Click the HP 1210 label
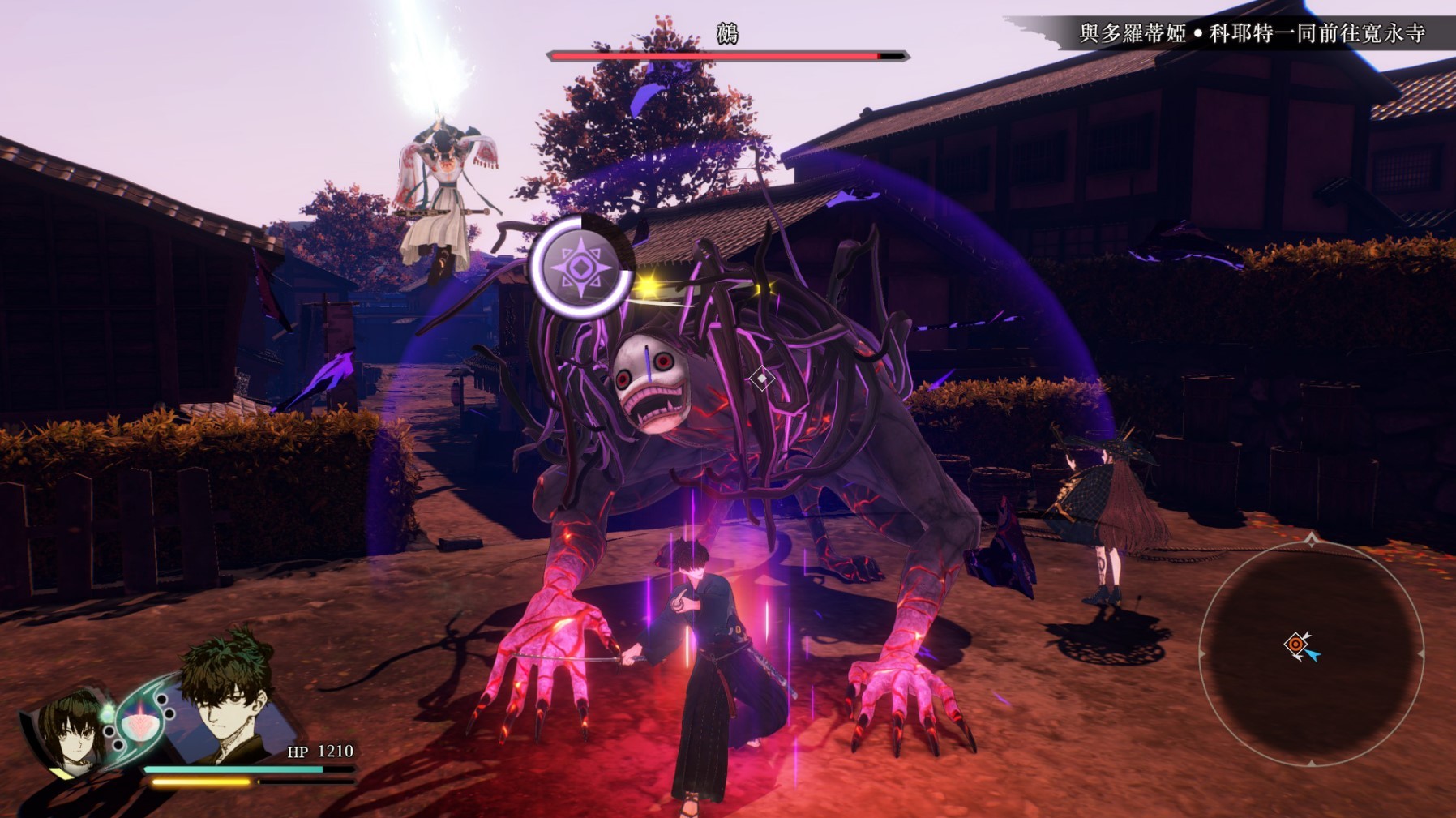 pos(321,753)
